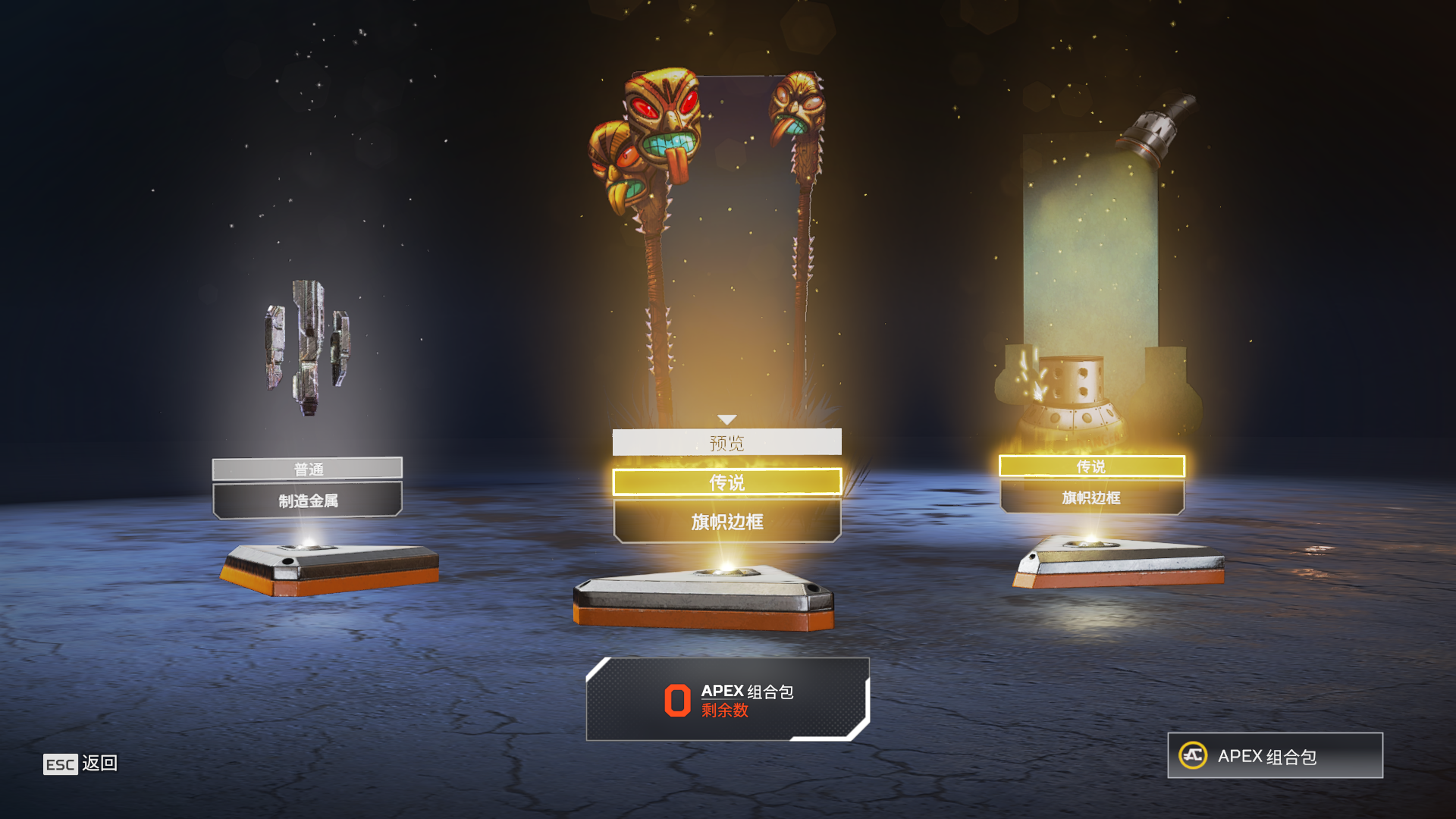Select the 制造金属 common loot label

point(307,500)
